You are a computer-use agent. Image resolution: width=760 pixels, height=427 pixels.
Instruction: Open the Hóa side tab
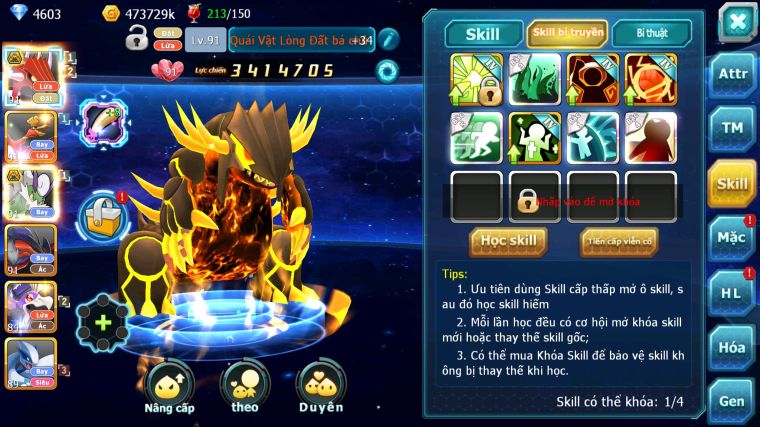[x=732, y=348]
